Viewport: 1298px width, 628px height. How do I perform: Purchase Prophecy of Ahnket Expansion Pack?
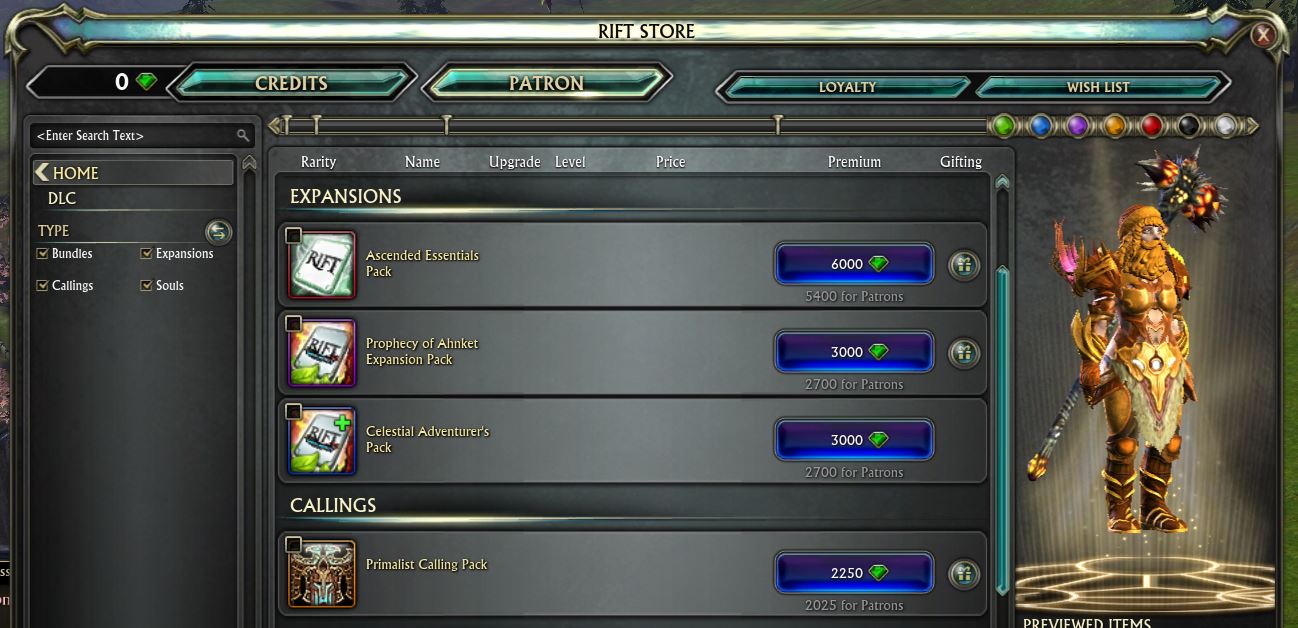[x=853, y=352]
